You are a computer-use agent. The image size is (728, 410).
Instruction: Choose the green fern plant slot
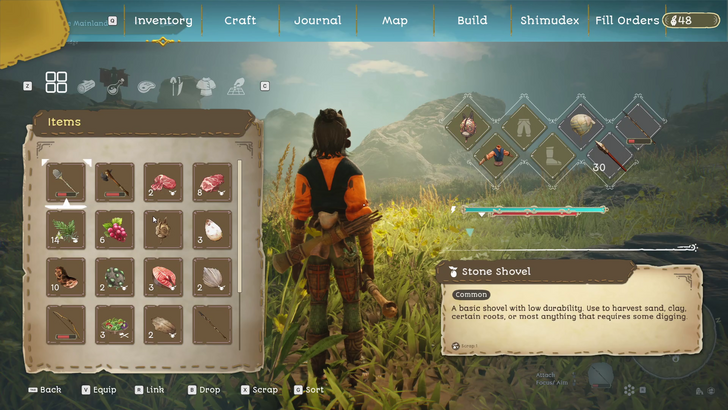click(66, 230)
